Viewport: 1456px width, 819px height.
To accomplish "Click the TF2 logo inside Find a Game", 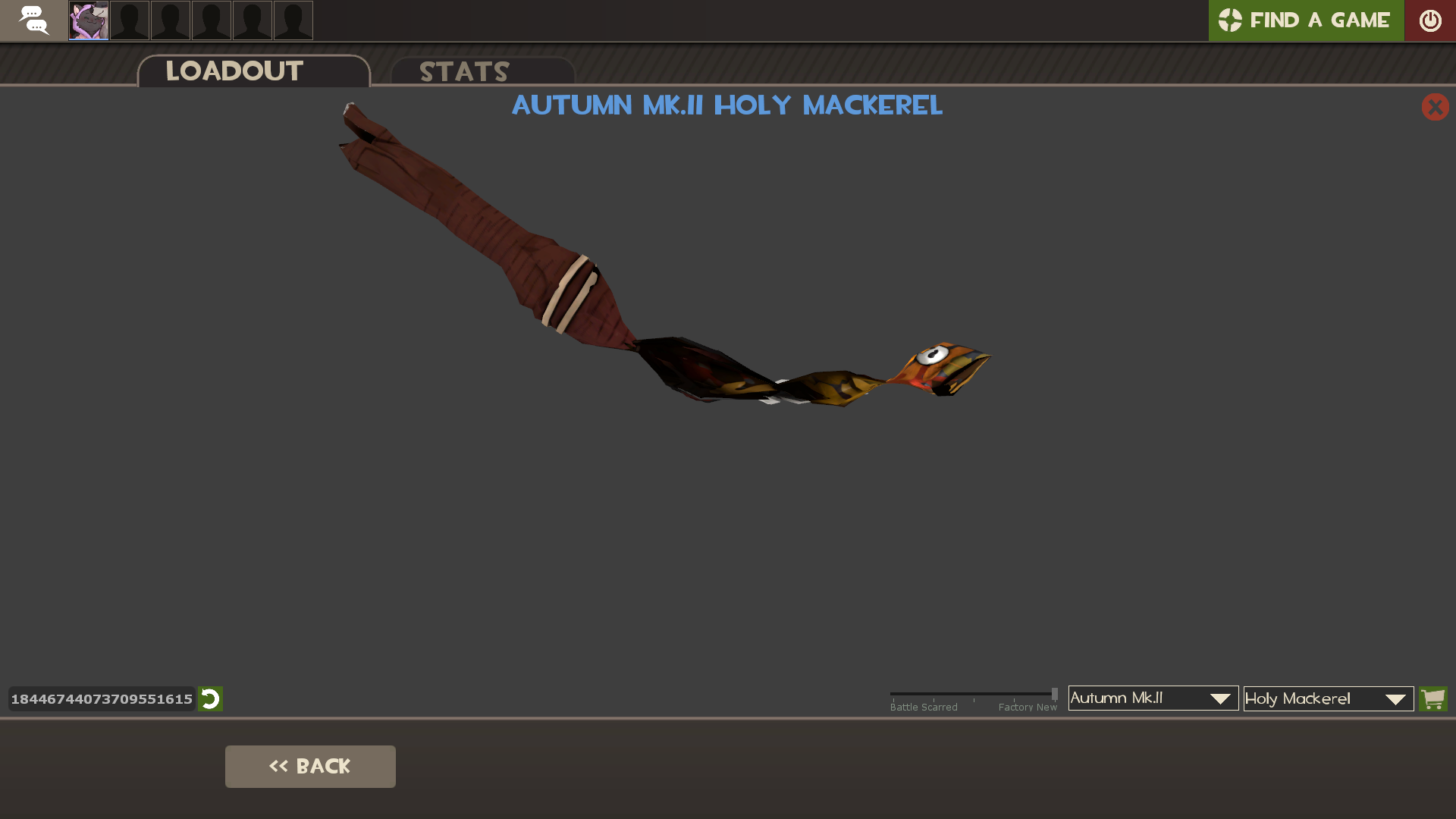I will (1231, 20).
